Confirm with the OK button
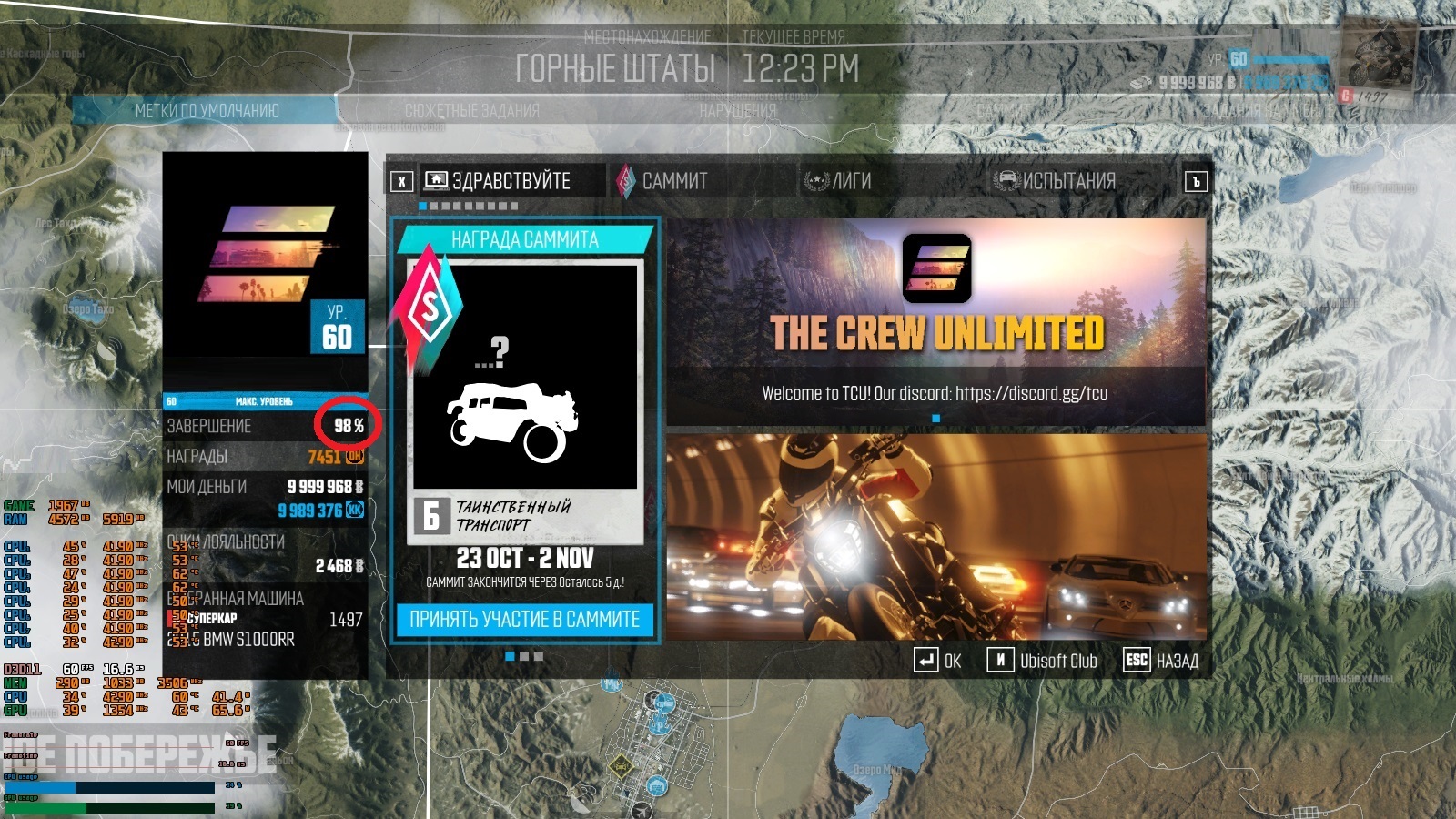The image size is (1456, 819). 938,661
